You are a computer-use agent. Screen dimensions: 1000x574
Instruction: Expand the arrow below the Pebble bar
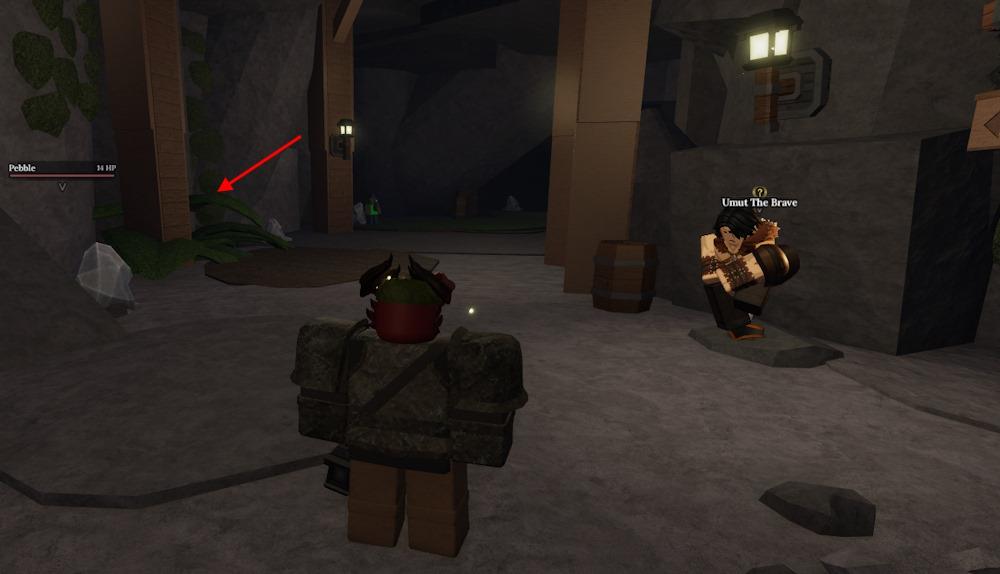tap(62, 186)
